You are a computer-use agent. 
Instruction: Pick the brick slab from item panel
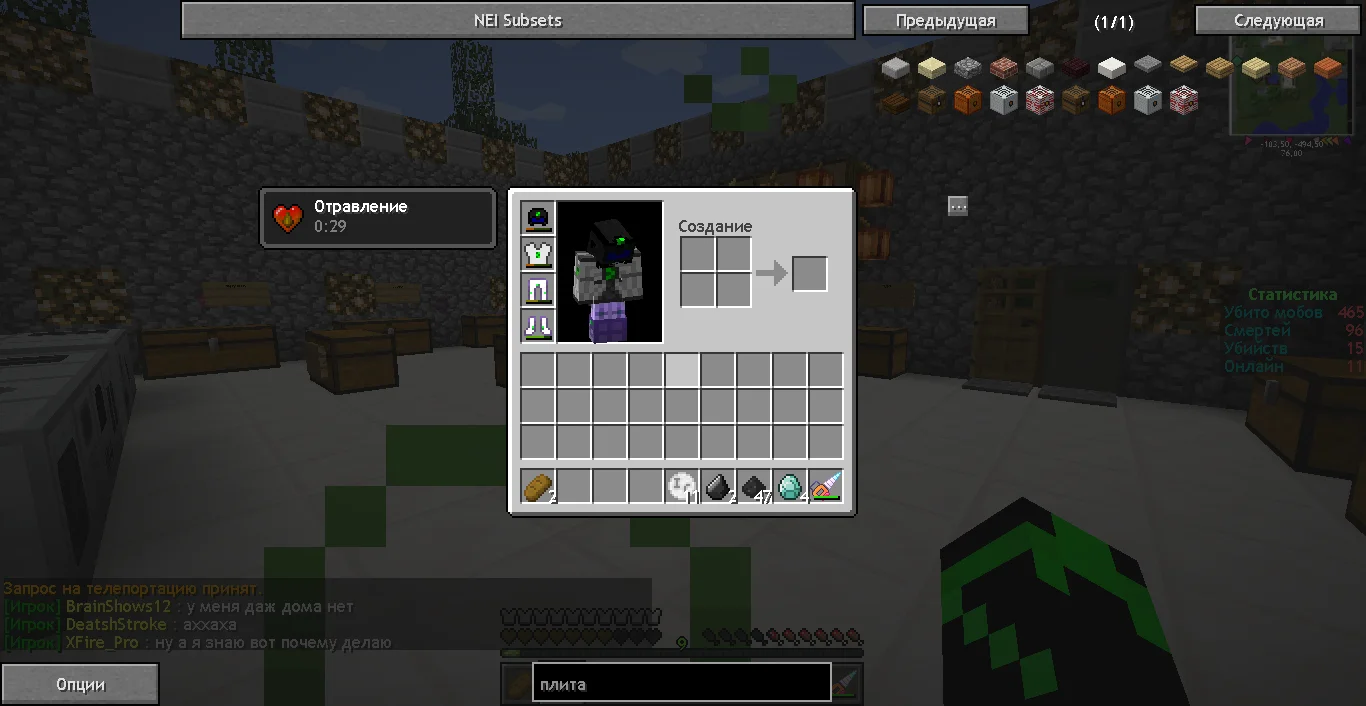[1003, 68]
